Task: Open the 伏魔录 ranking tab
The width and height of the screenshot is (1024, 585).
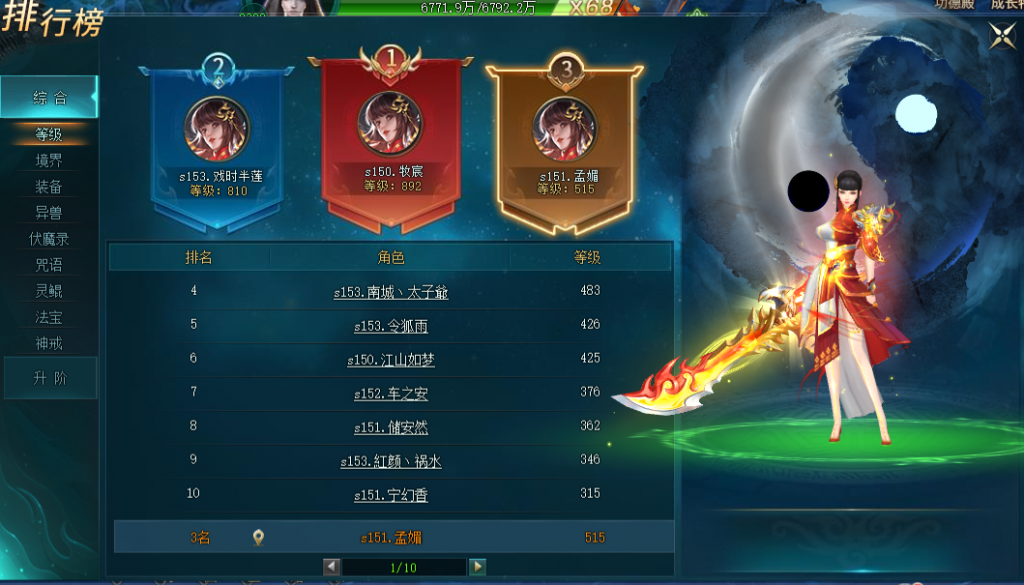Action: tap(49, 239)
